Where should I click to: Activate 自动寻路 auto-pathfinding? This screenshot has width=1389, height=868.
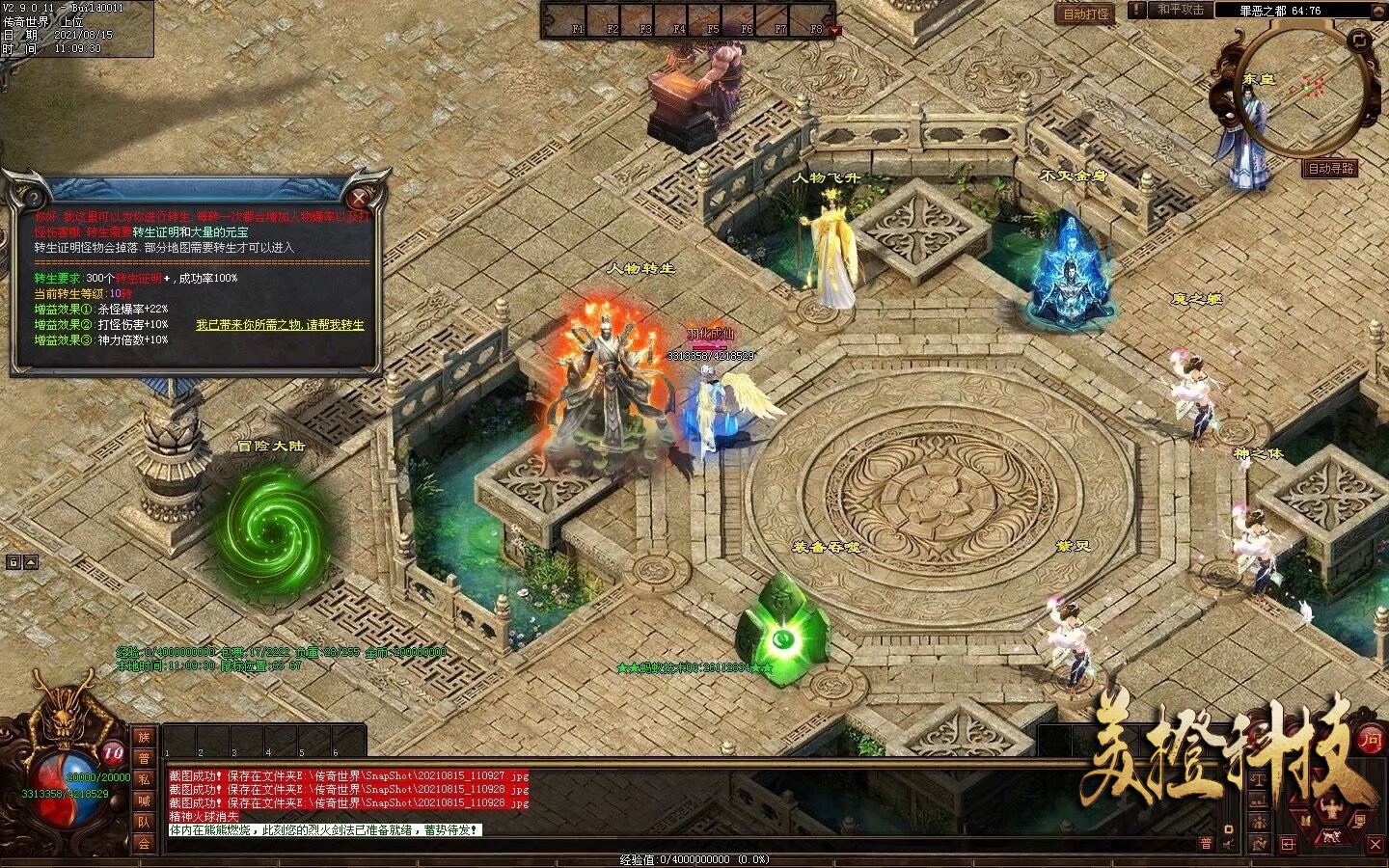pyautogui.click(x=1331, y=168)
